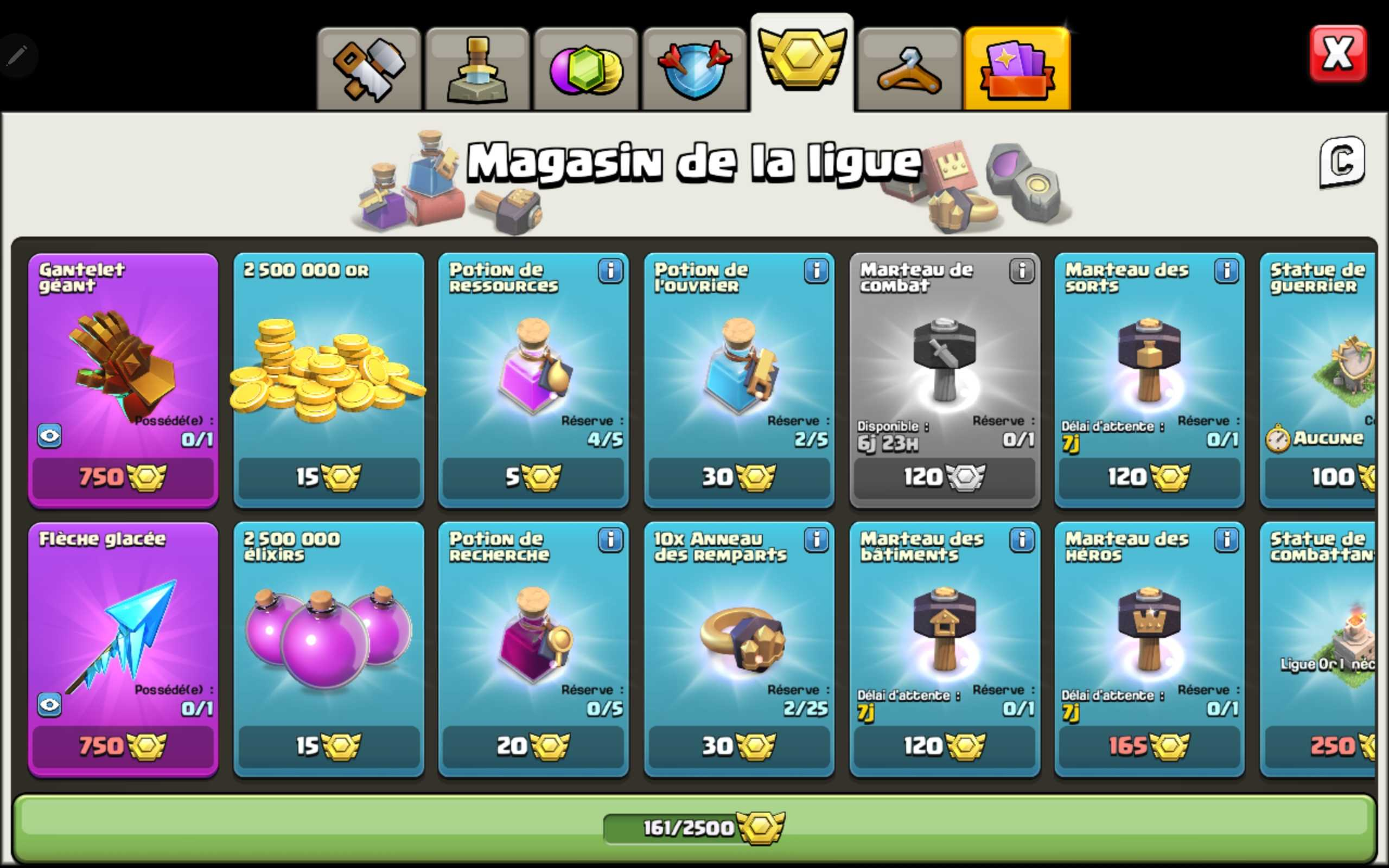View info for 10x Anneau des remparts
This screenshot has height=868, width=1389.
coord(816,541)
